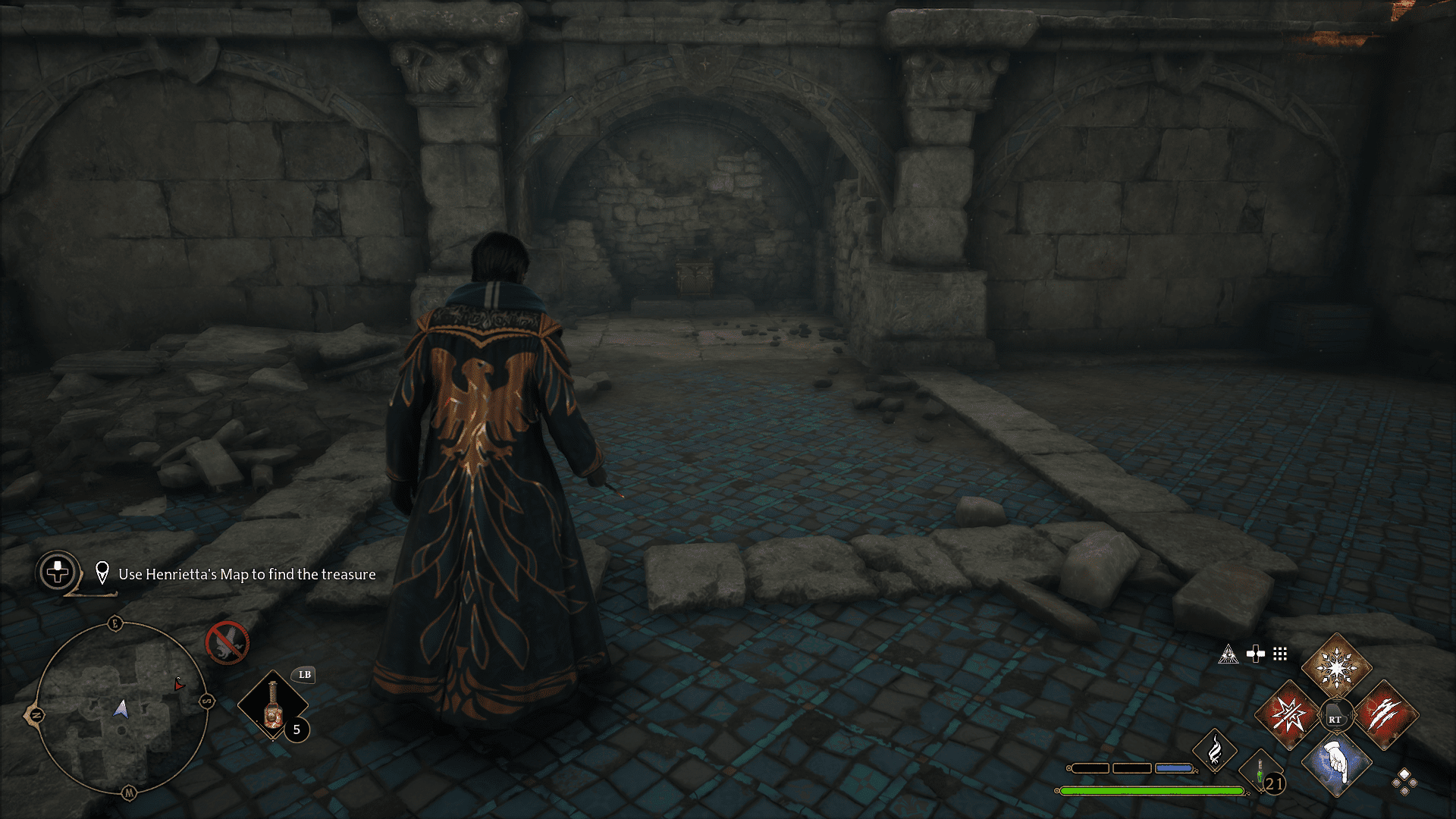Viewport: 1456px width, 819px height.
Task: Select the red blasting curse spell icon
Action: point(1290,714)
